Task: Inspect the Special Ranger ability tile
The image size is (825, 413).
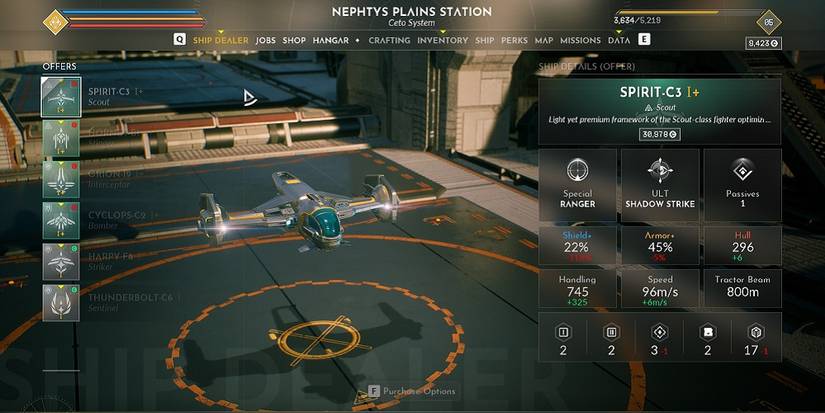Action: coord(577,184)
